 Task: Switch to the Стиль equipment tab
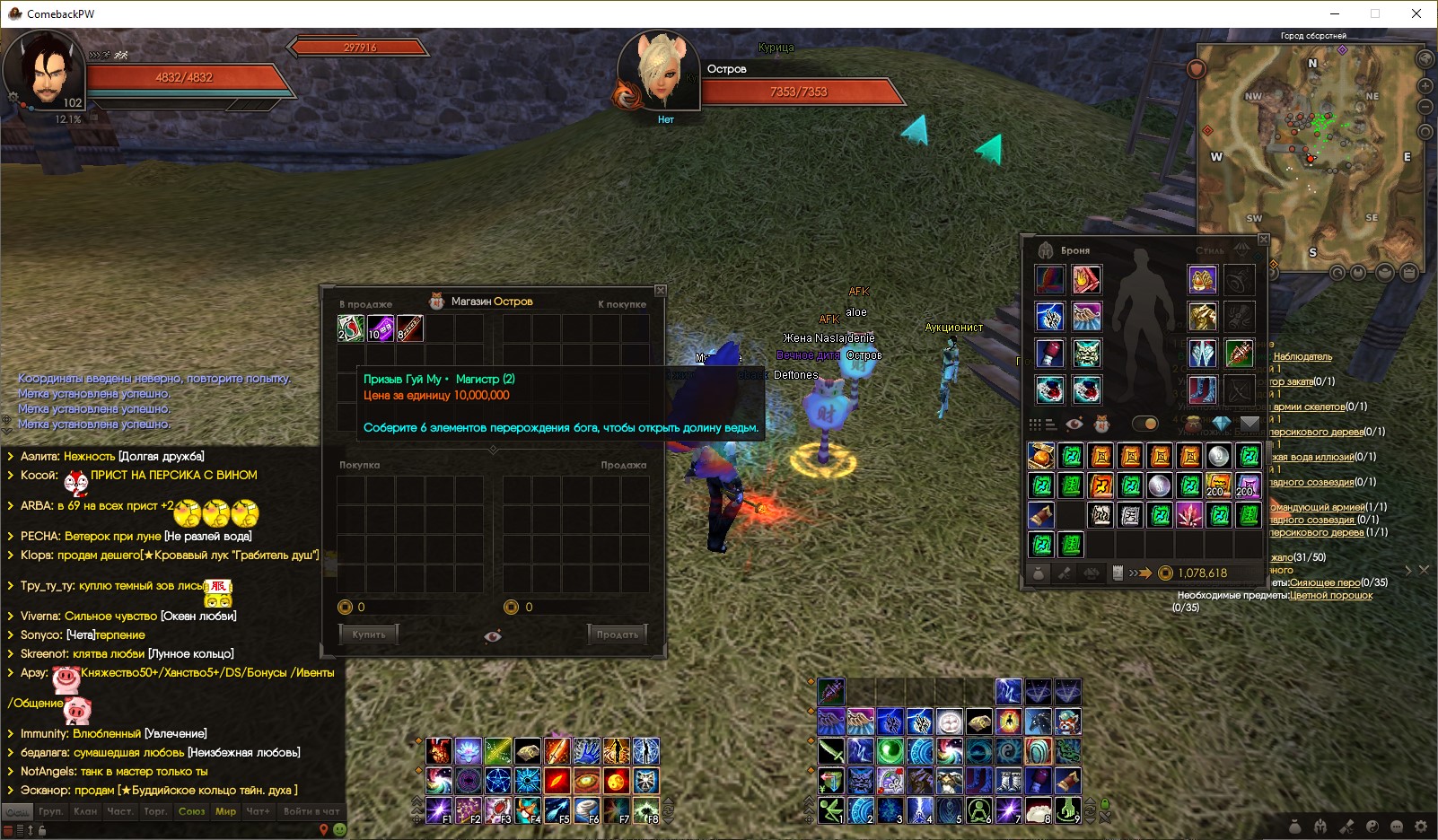(1210, 250)
